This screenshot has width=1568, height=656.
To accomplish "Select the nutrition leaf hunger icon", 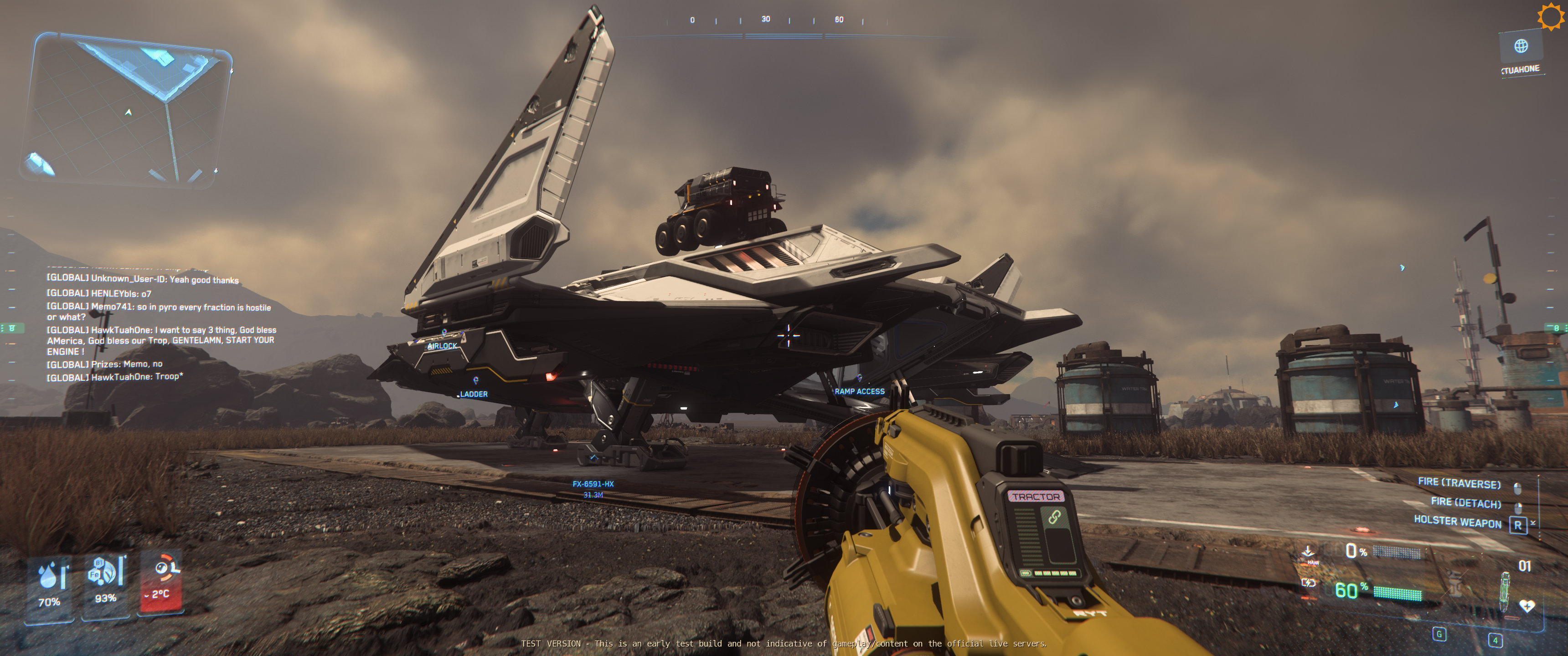I will pyautogui.click(x=105, y=572).
